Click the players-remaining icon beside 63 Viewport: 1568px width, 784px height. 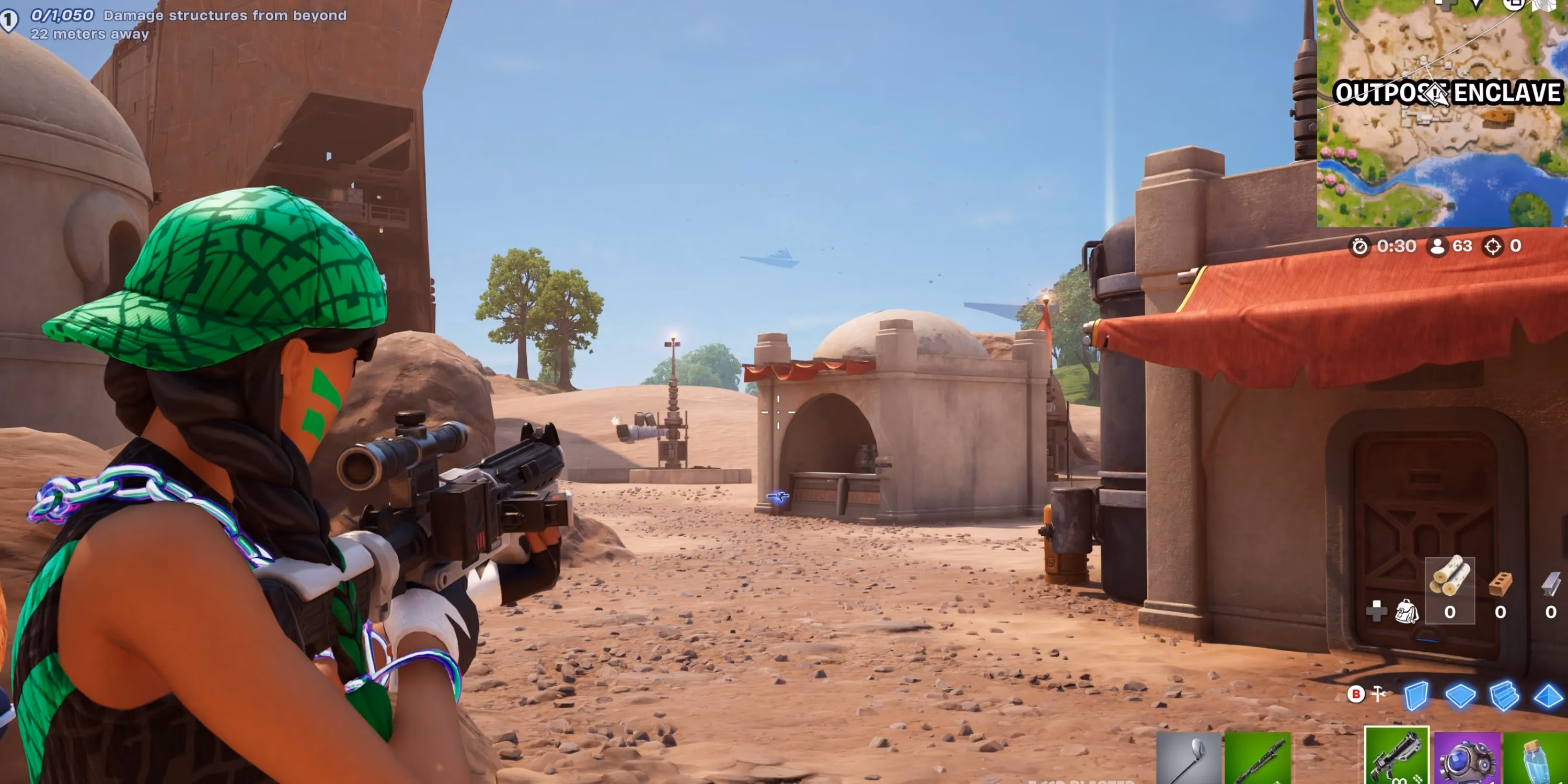tap(1438, 247)
